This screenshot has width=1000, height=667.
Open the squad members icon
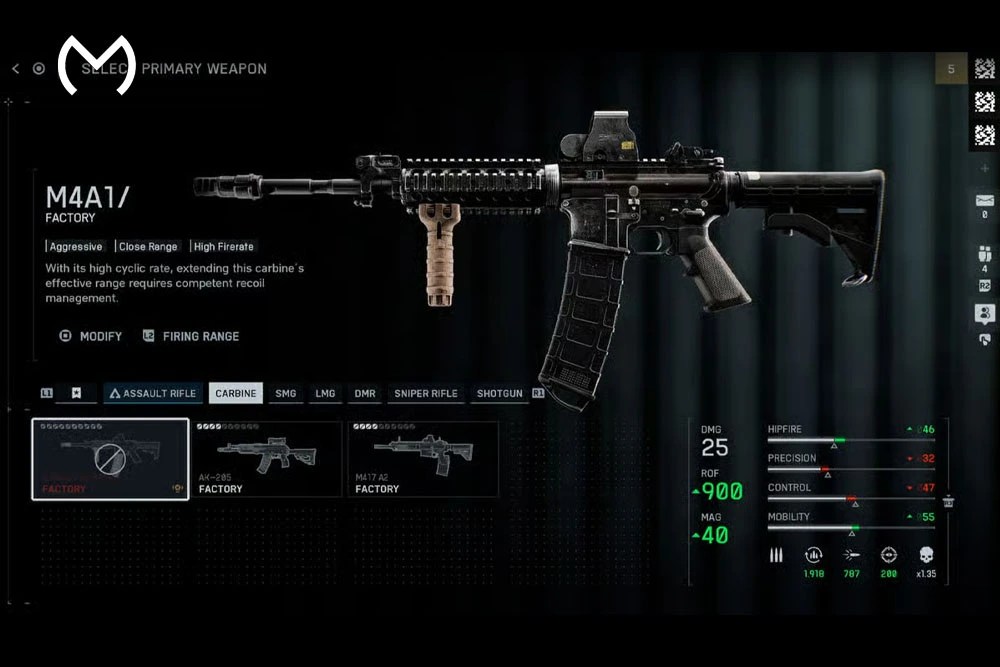tap(984, 254)
